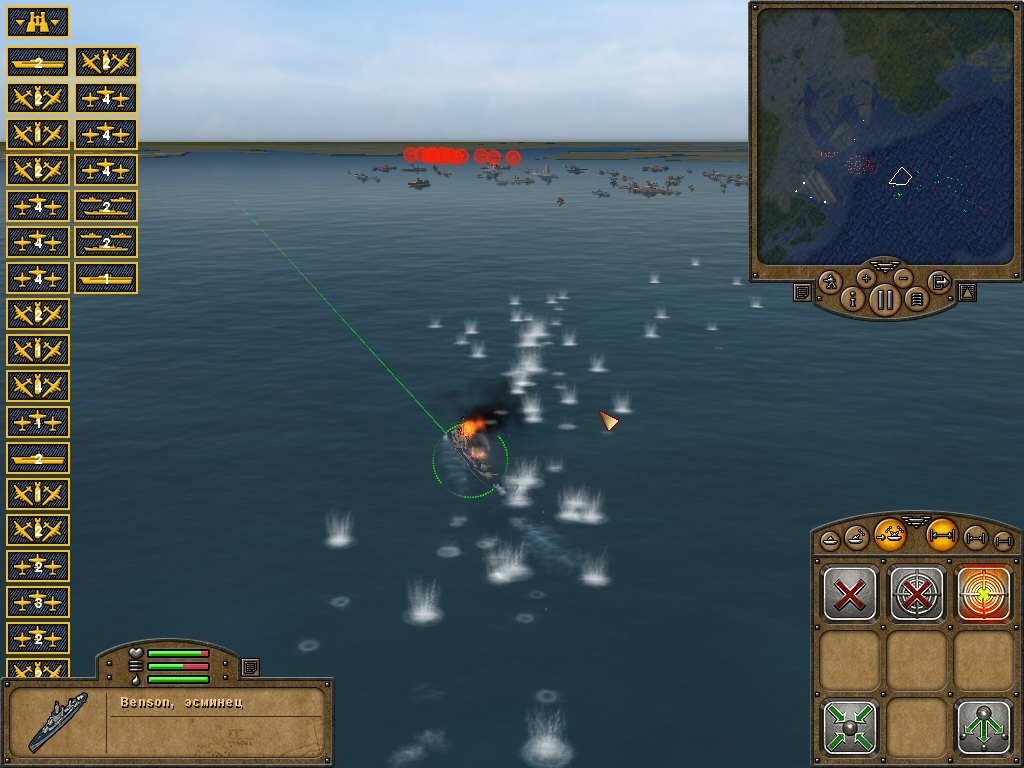1024x768 pixels.
Task: Cancel the order with the red X button
Action: [850, 594]
